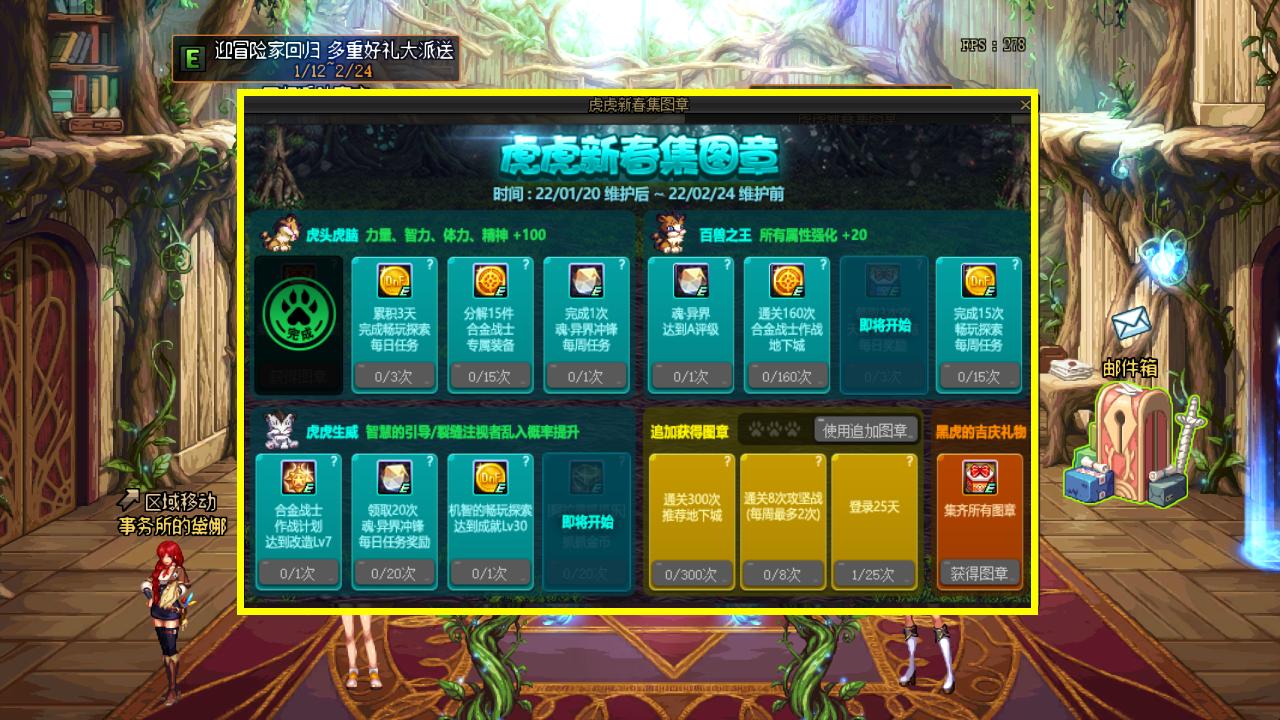This screenshot has width=1280, height=720.
Task: Click the 使用追加图章 button
Action: click(x=866, y=430)
